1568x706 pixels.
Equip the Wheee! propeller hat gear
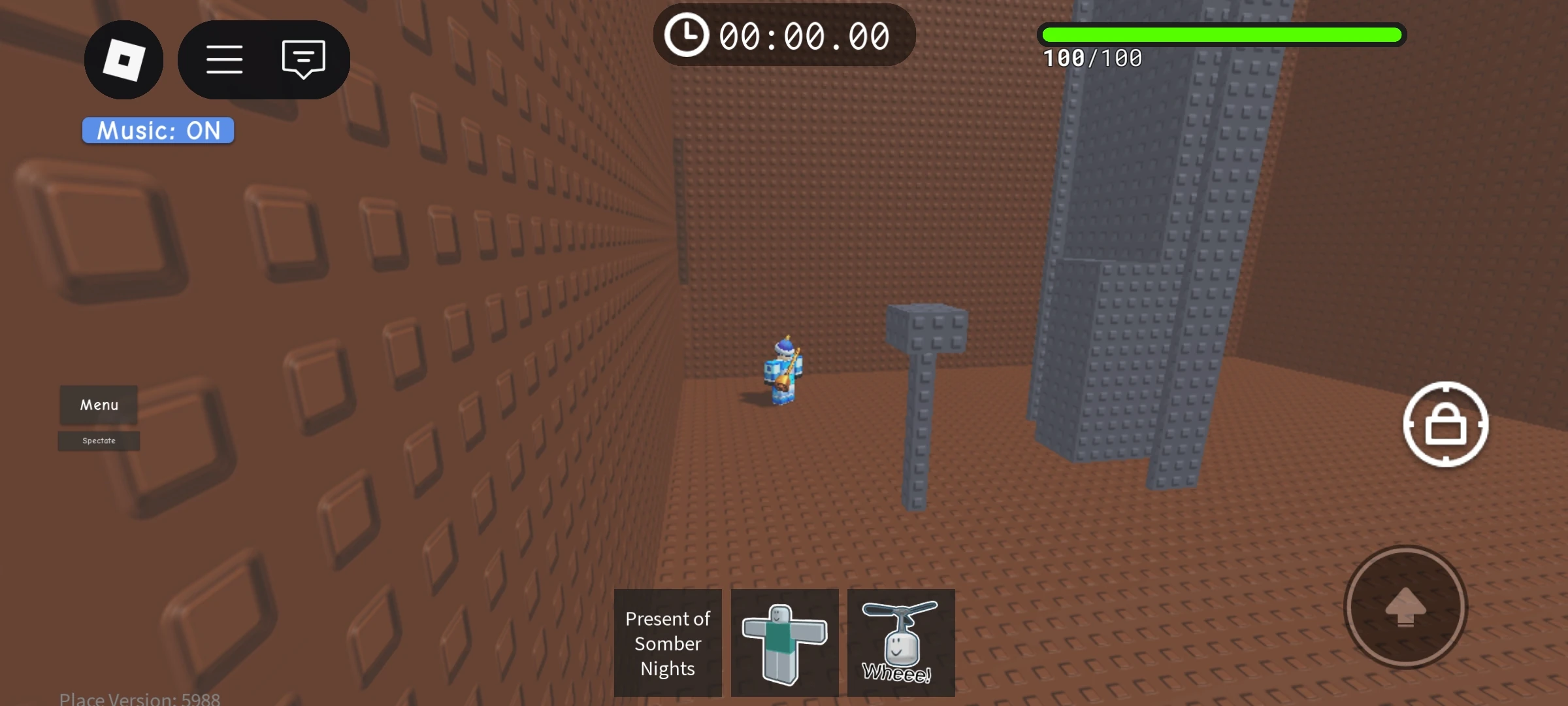point(902,643)
